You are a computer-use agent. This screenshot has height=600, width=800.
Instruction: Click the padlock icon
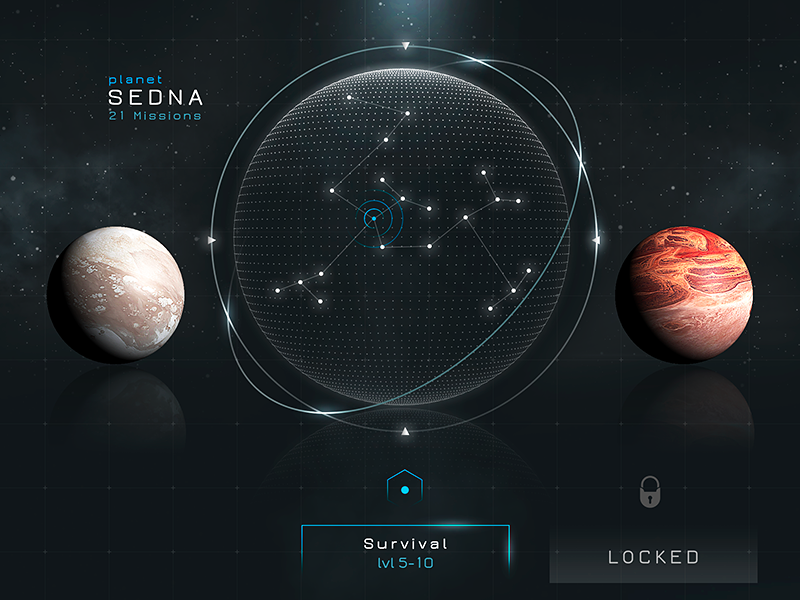tap(652, 491)
